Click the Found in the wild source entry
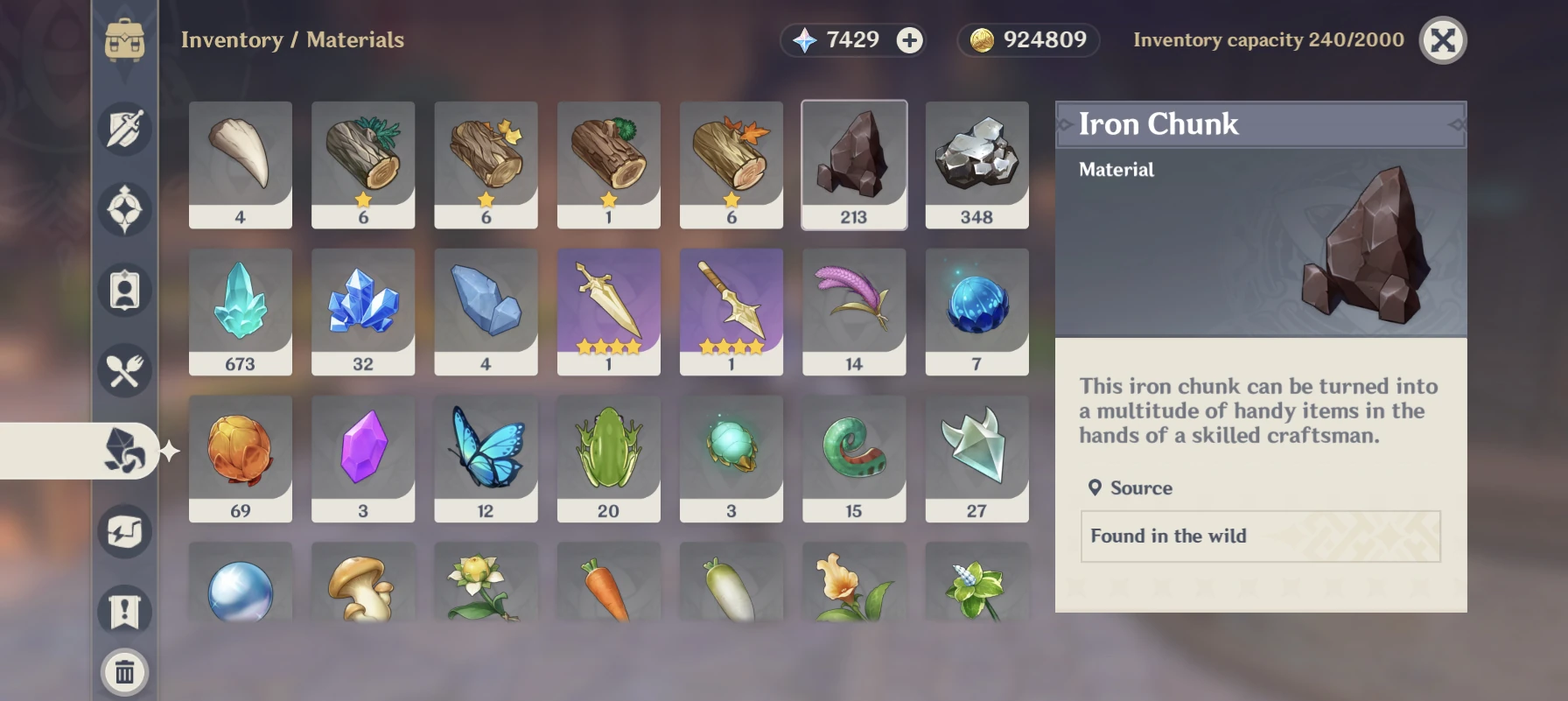 point(1260,536)
